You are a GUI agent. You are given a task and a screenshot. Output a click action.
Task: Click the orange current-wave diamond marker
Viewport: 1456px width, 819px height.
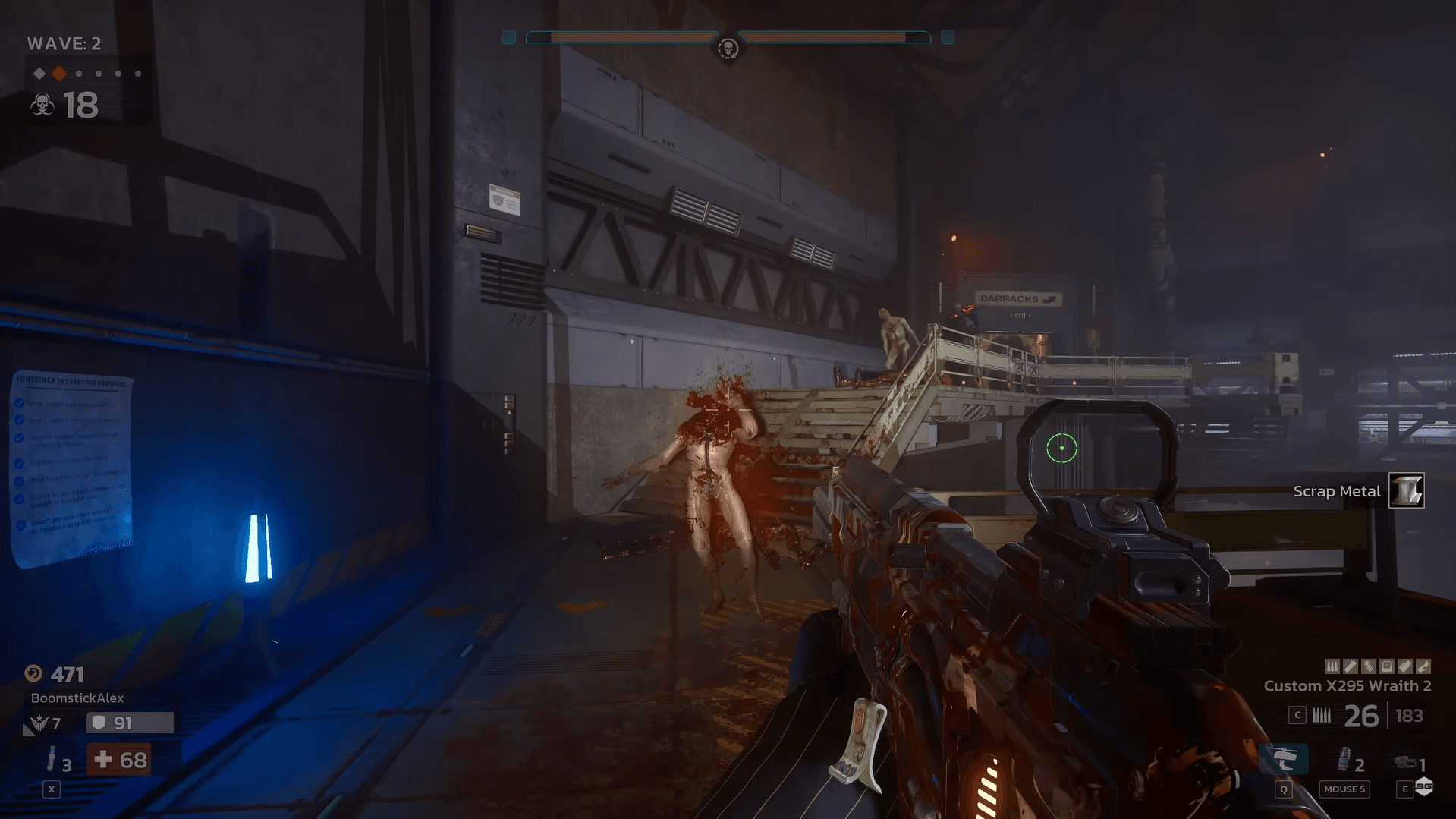[x=59, y=74]
